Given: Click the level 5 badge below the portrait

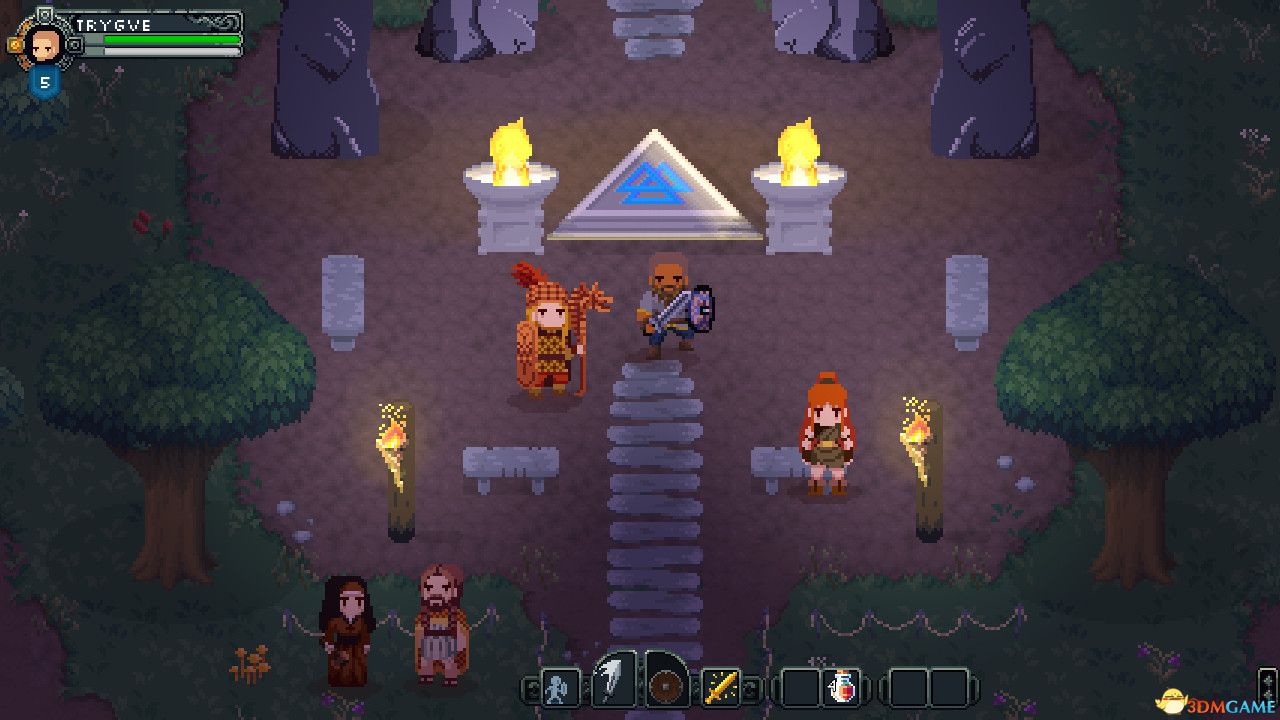Looking at the screenshot, I should pyautogui.click(x=45, y=80).
